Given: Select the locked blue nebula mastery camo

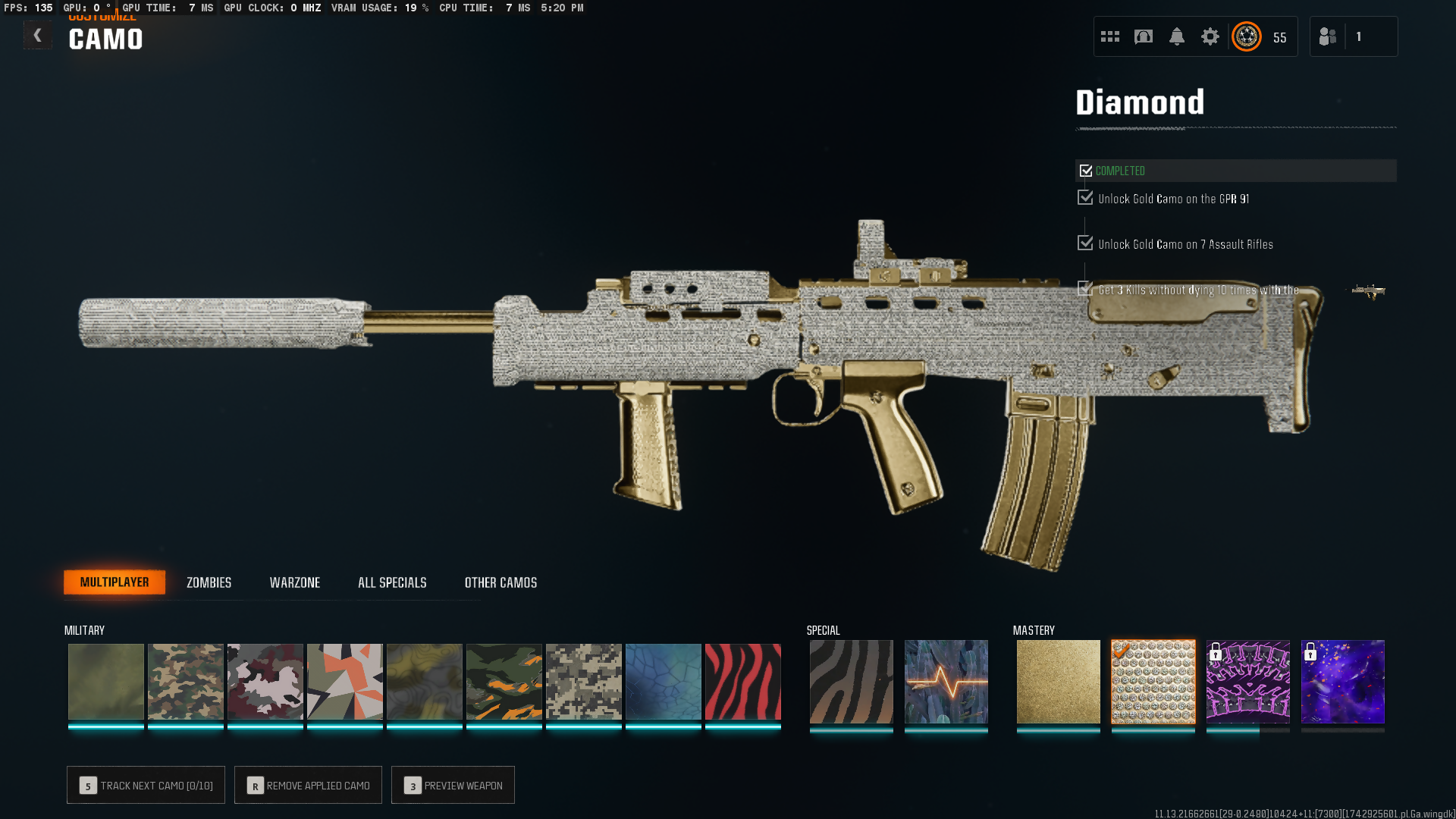Looking at the screenshot, I should pos(1342,682).
